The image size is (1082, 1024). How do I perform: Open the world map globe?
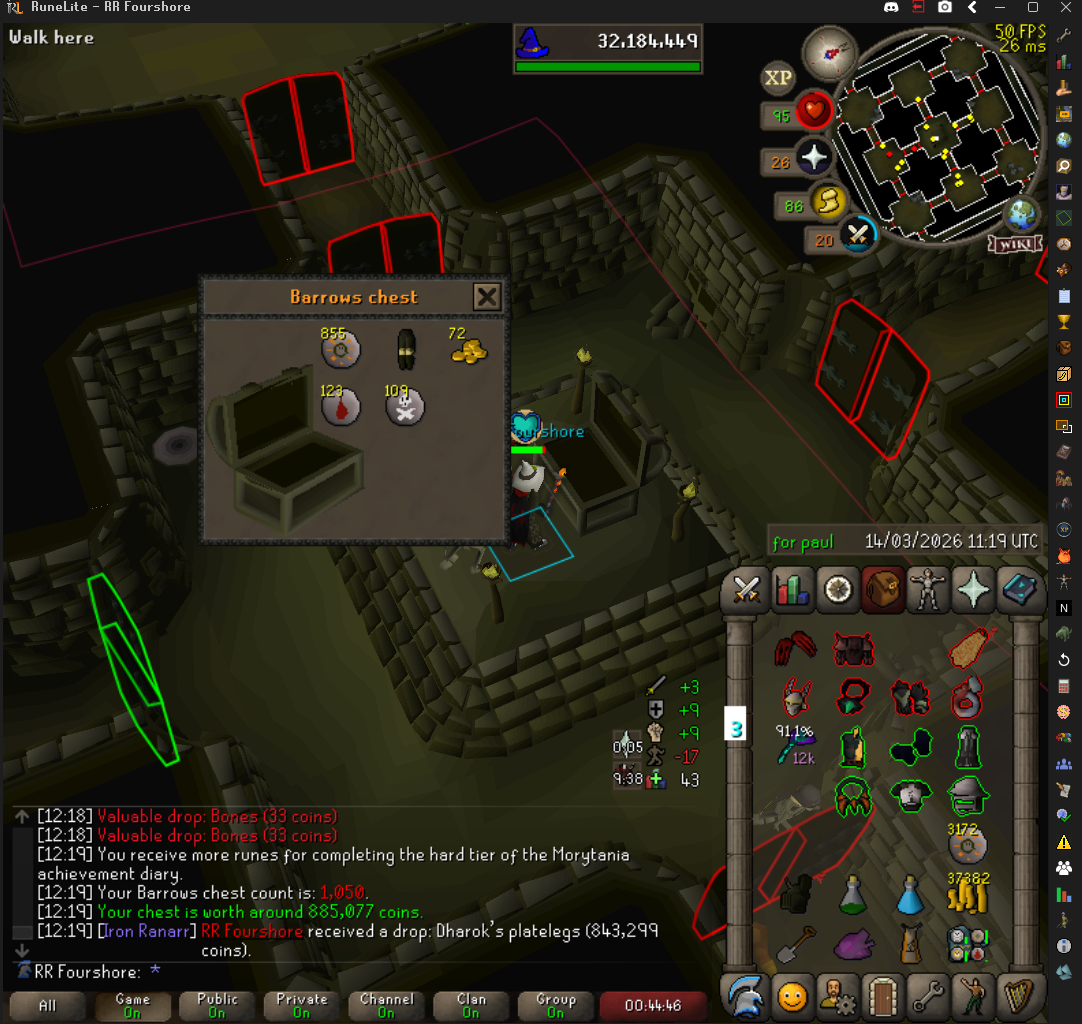tap(1022, 215)
